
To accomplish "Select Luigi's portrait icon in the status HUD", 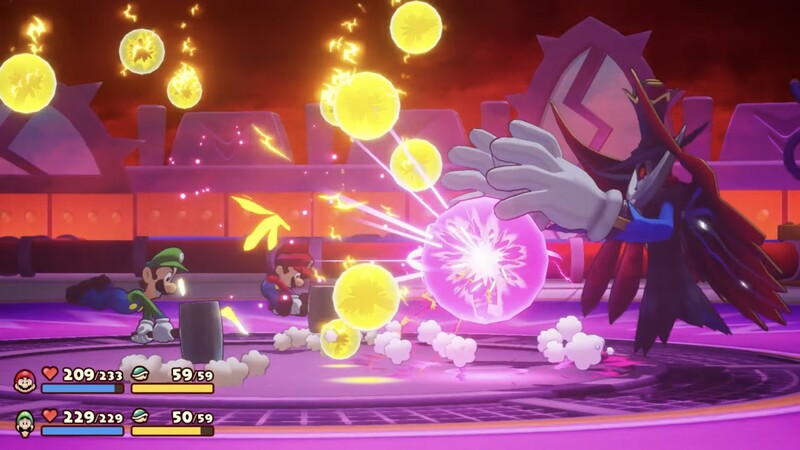I will [24, 422].
